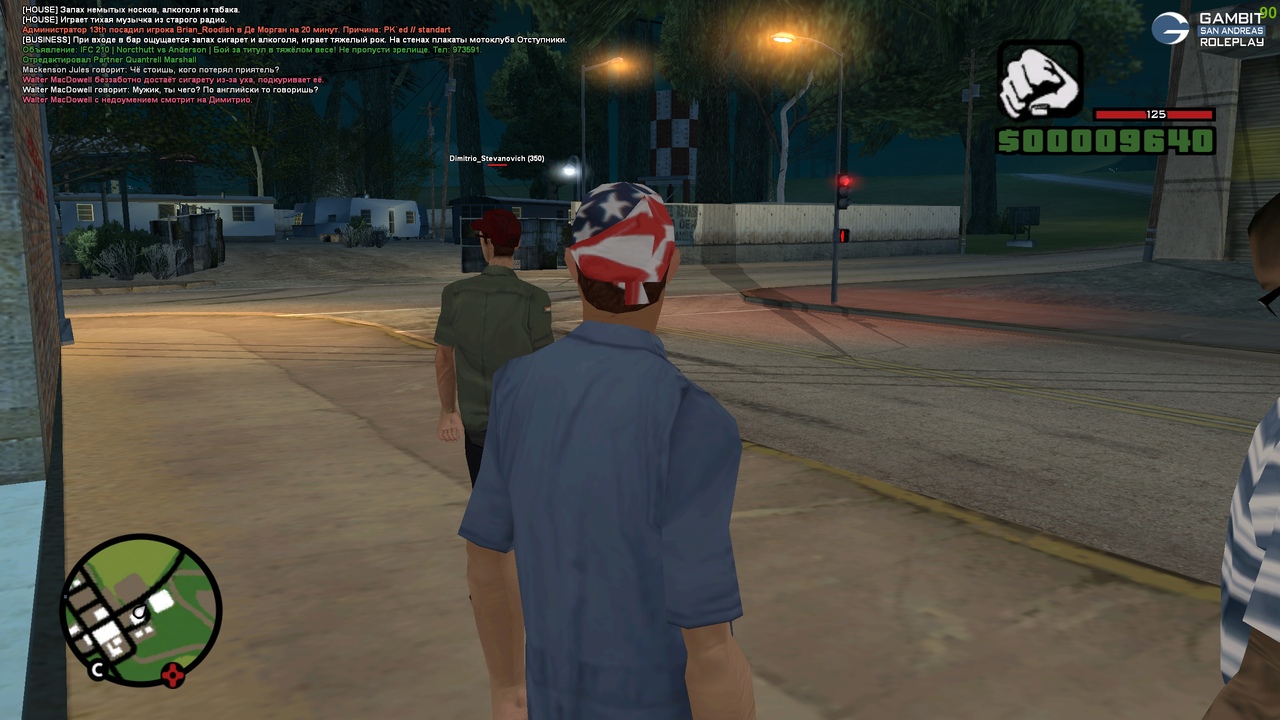The image size is (1280, 720).
Task: Click the Dimitrio_Stevanovich player name tag
Action: point(496,159)
